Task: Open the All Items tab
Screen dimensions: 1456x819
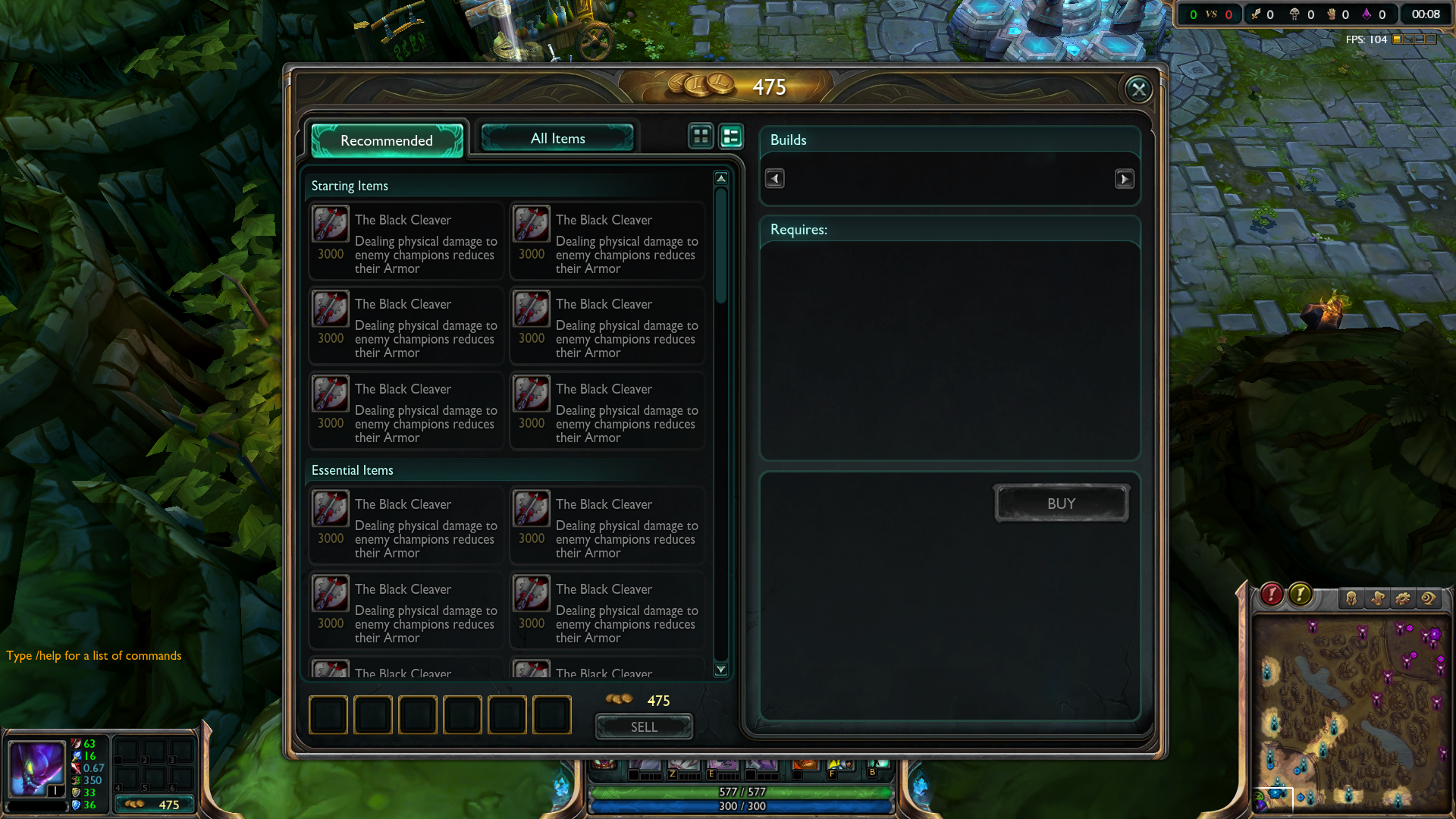Action: pos(557,138)
